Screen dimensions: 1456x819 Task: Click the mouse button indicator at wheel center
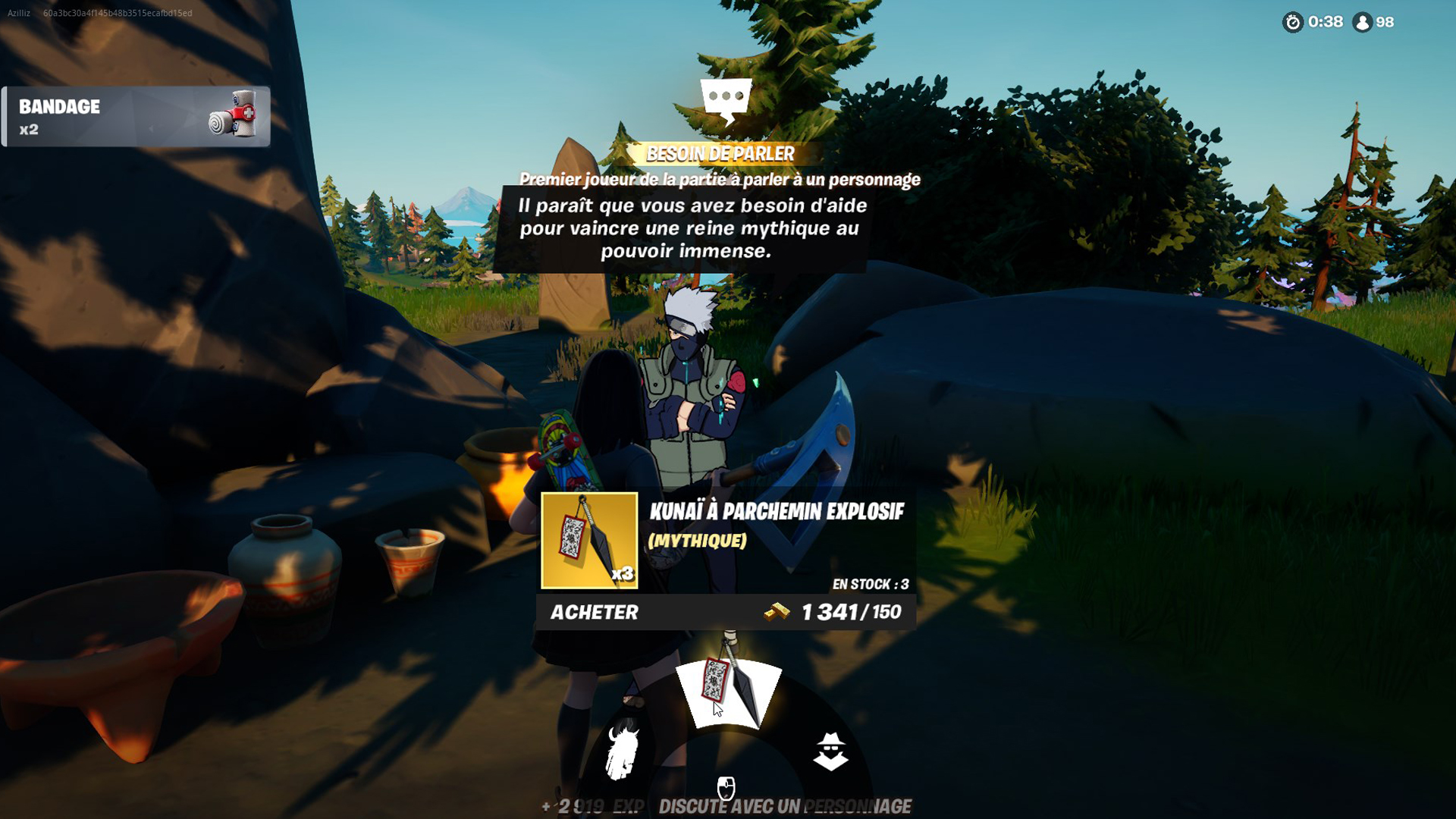tap(726, 786)
